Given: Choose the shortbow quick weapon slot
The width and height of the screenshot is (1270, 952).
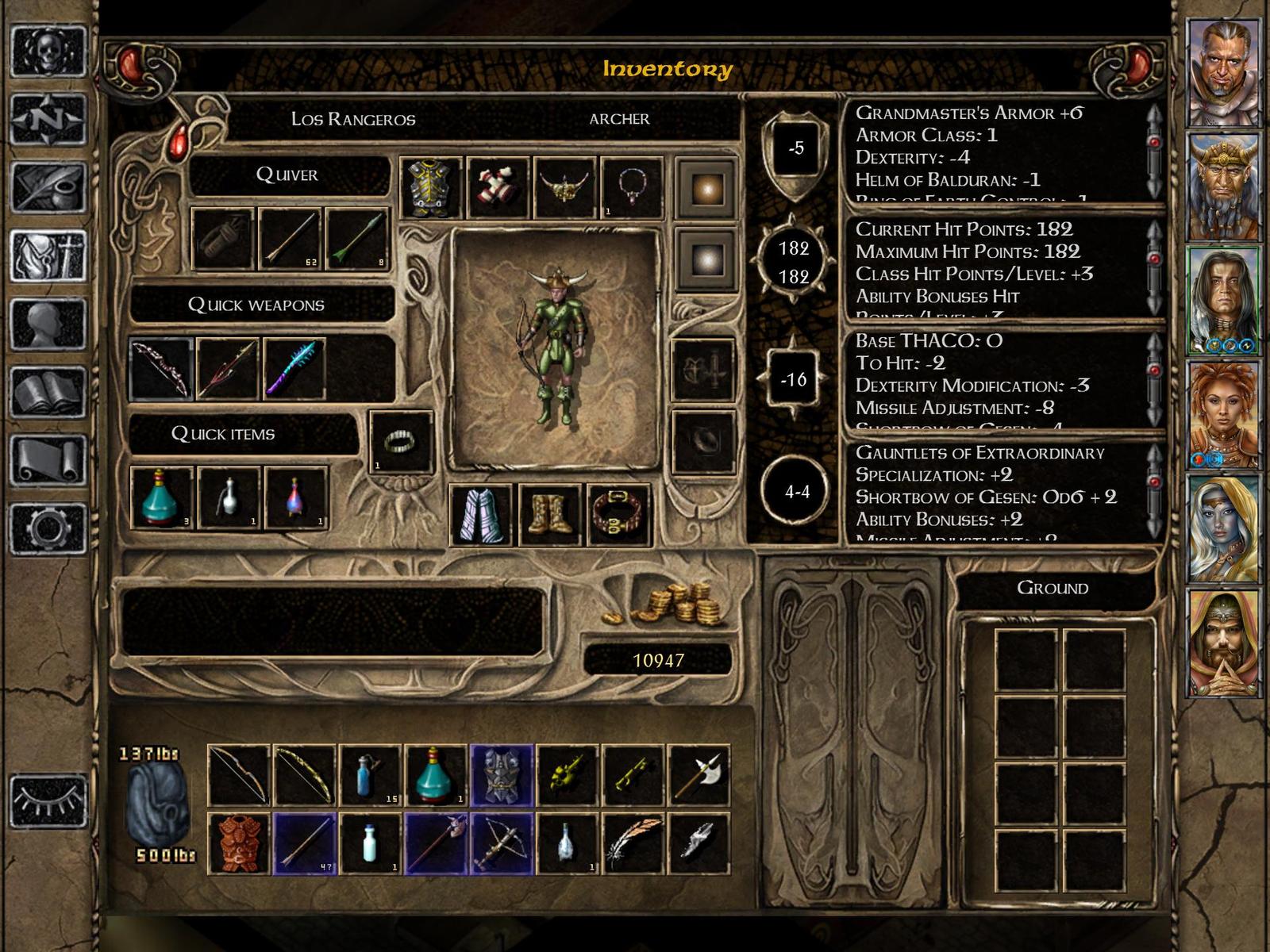Looking at the screenshot, I should point(161,369).
